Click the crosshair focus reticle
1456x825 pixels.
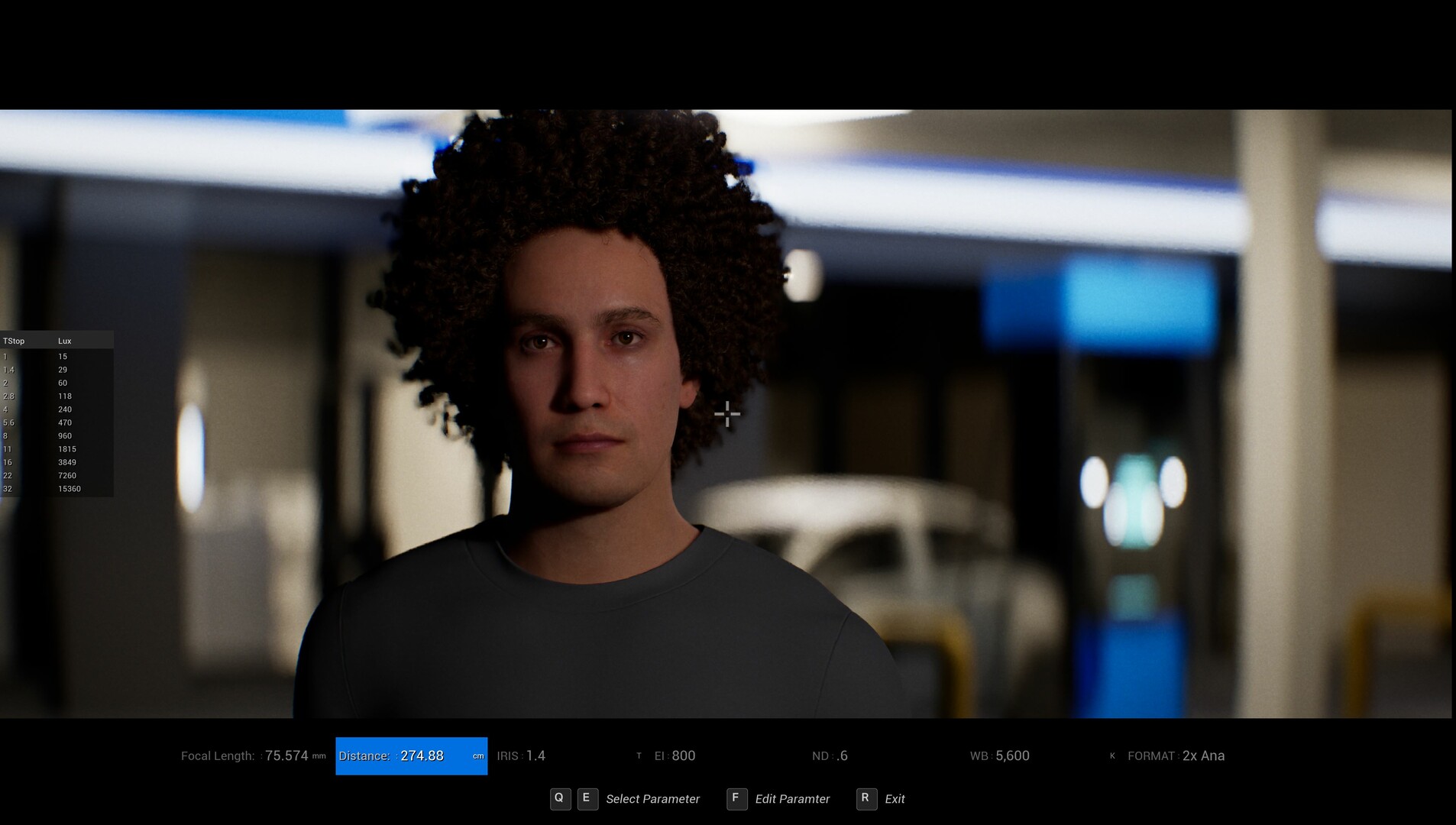pyautogui.click(x=728, y=413)
